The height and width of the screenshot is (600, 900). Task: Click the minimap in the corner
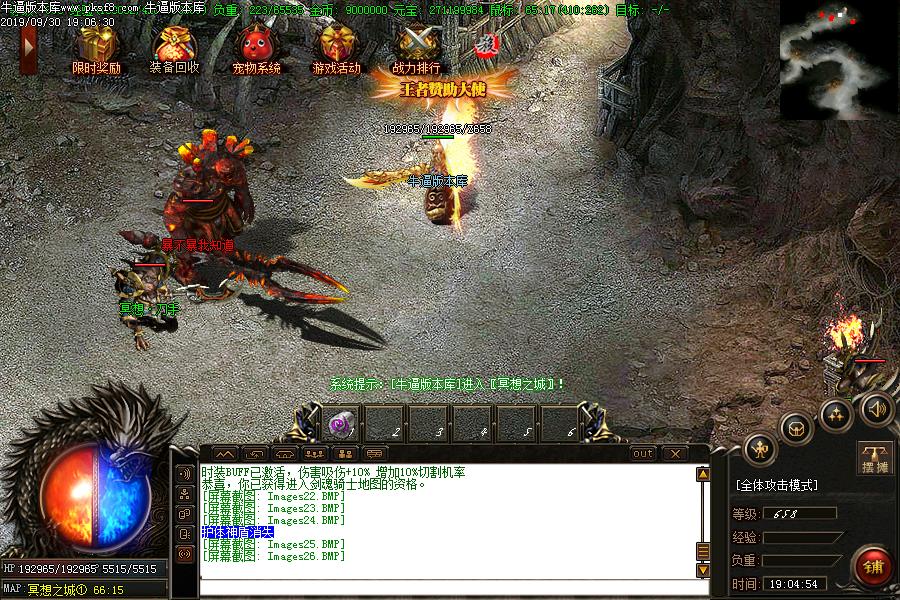[839, 59]
